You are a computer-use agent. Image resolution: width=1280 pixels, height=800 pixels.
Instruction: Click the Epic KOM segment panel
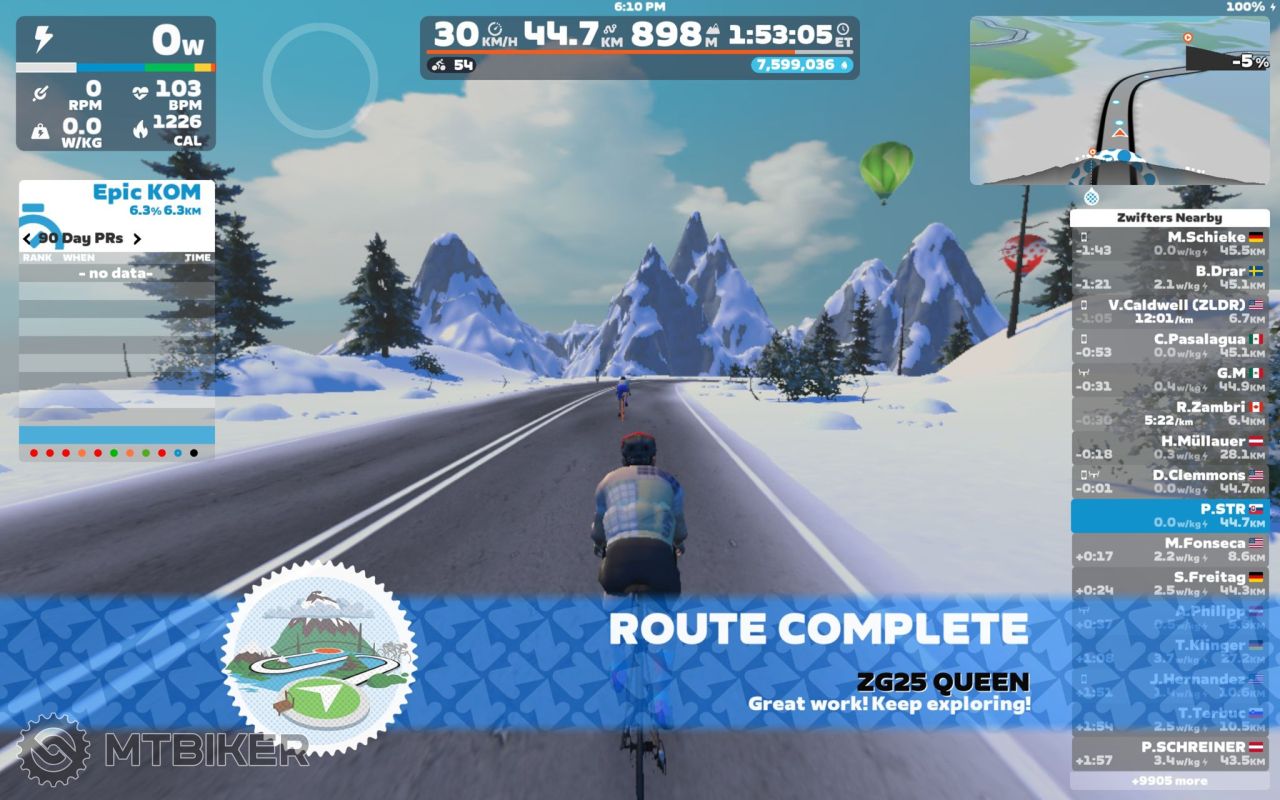[x=117, y=198]
